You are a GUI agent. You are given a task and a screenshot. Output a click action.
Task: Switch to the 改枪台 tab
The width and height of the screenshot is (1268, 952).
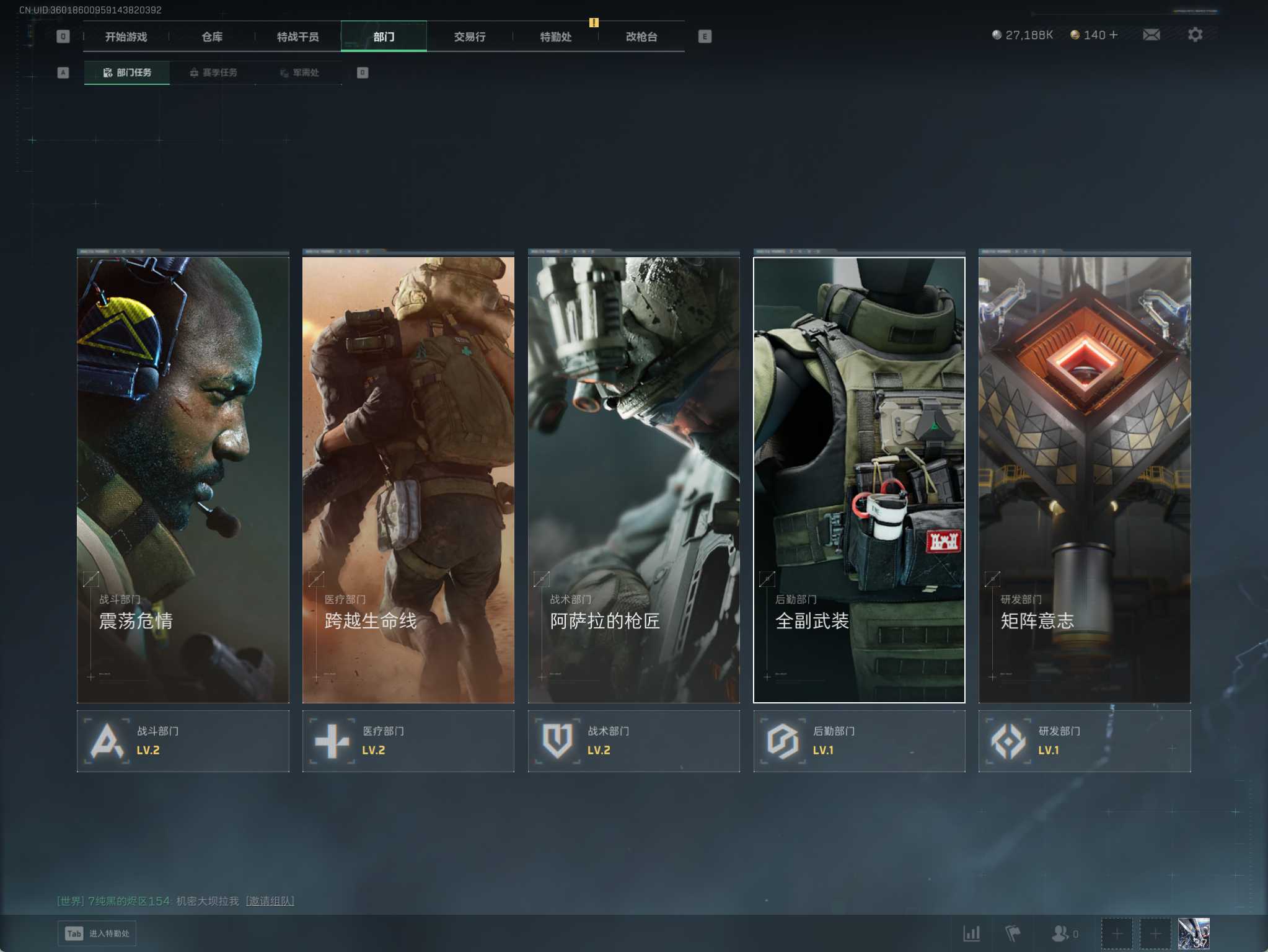(x=641, y=37)
